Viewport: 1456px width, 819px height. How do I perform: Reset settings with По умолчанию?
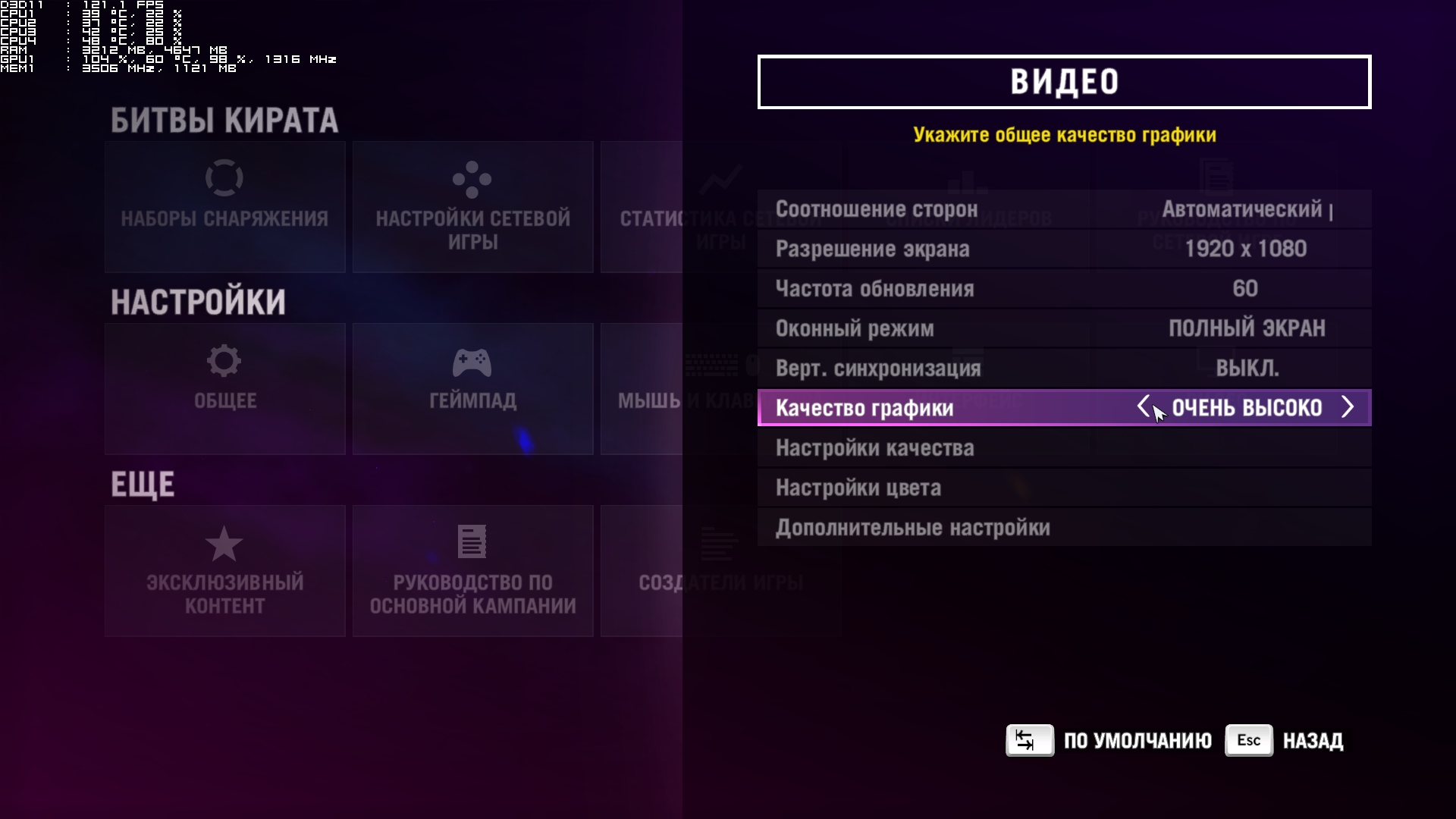(x=1109, y=741)
